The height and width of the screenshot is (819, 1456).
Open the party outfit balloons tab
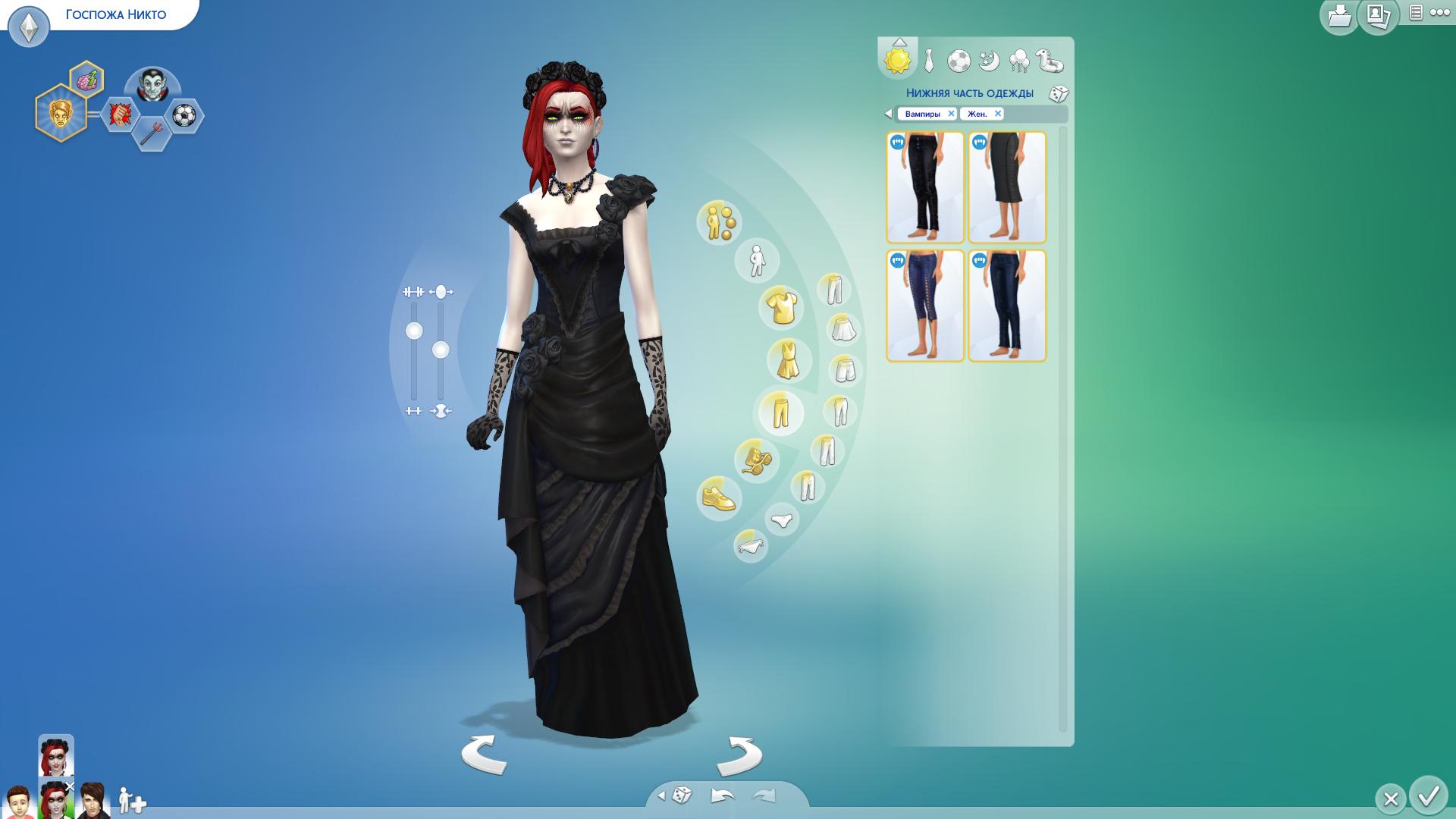coord(1019,61)
